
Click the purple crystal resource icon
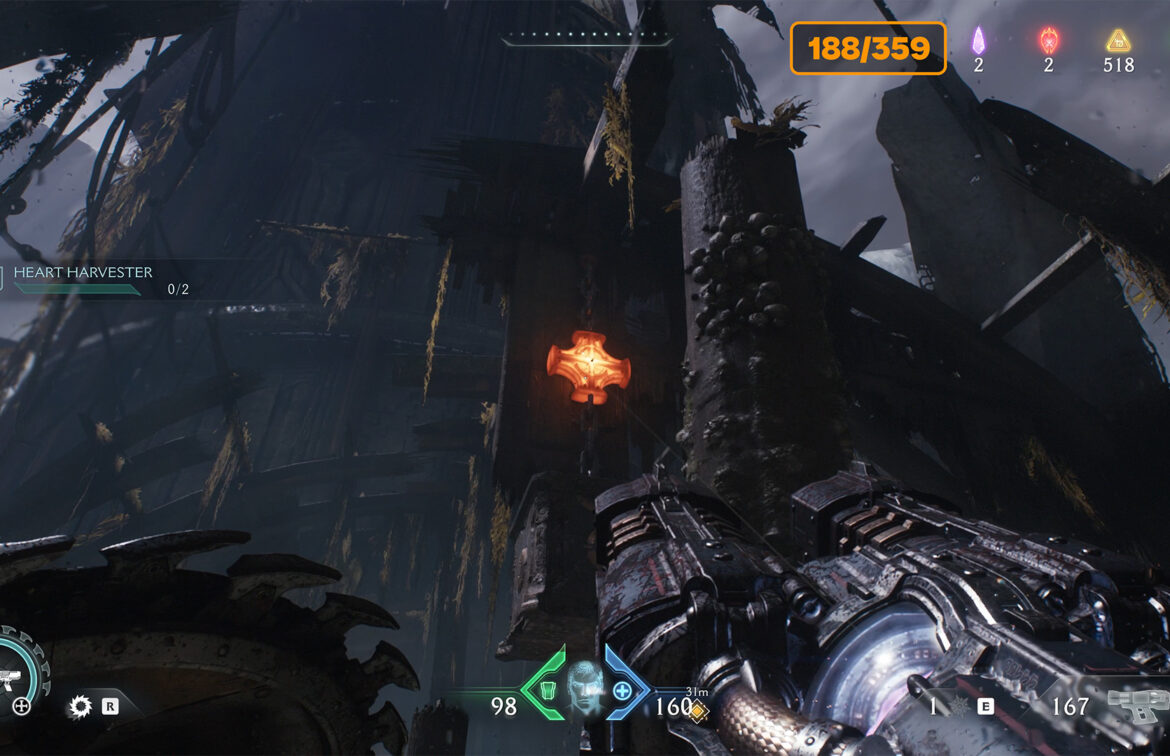[979, 41]
